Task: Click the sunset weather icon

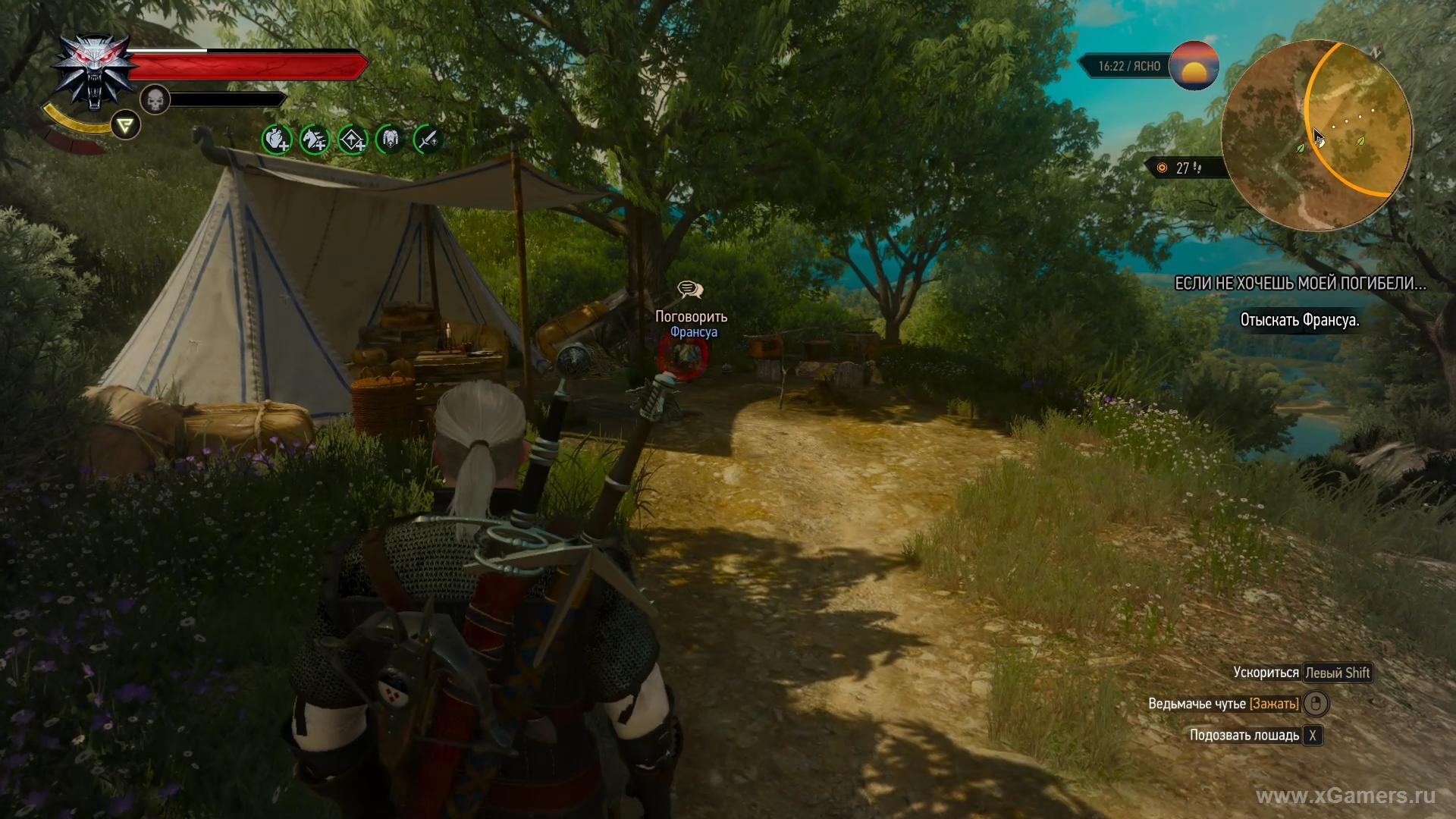Action: (x=1194, y=66)
